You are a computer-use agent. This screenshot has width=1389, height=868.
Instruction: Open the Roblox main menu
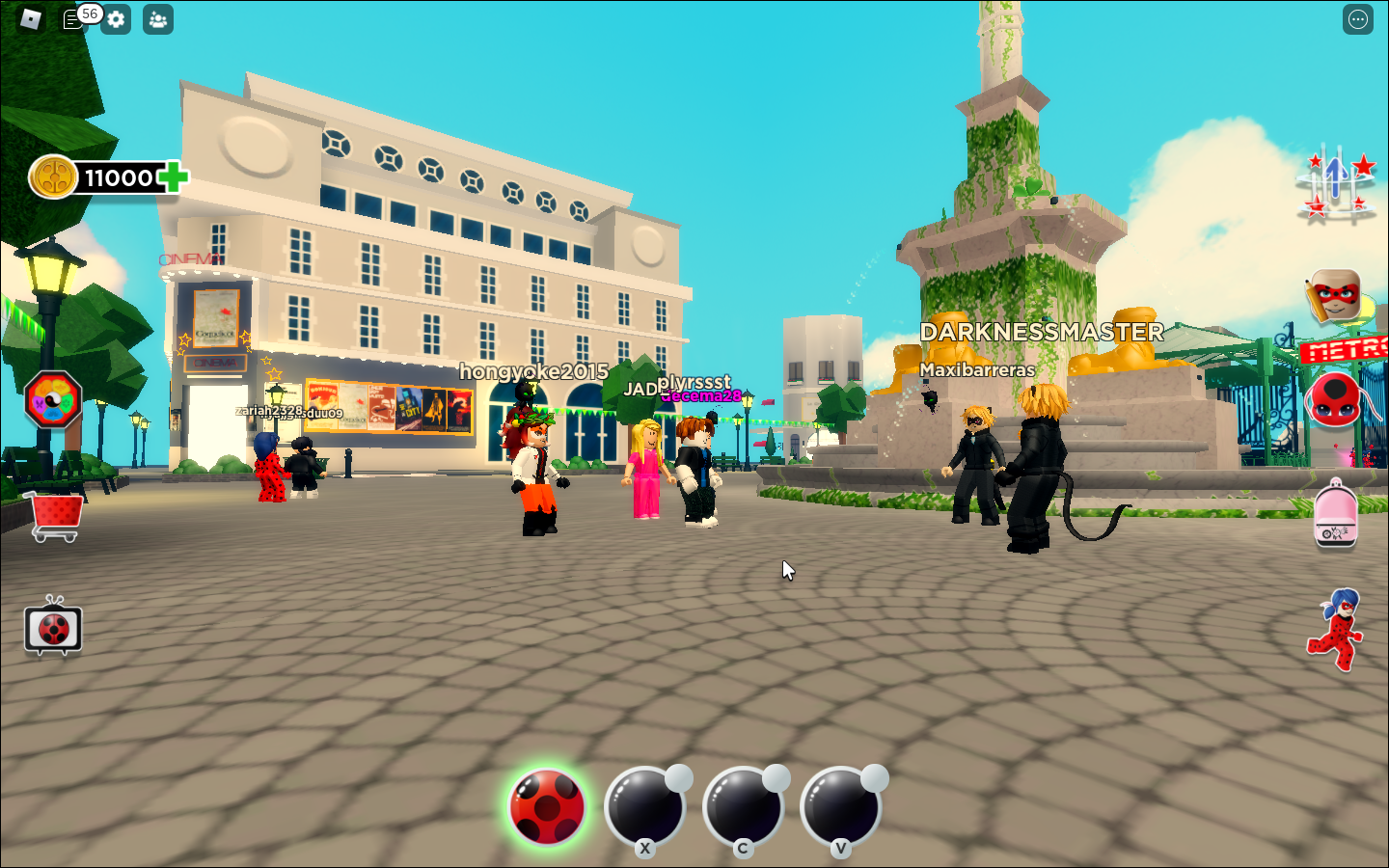(30, 19)
